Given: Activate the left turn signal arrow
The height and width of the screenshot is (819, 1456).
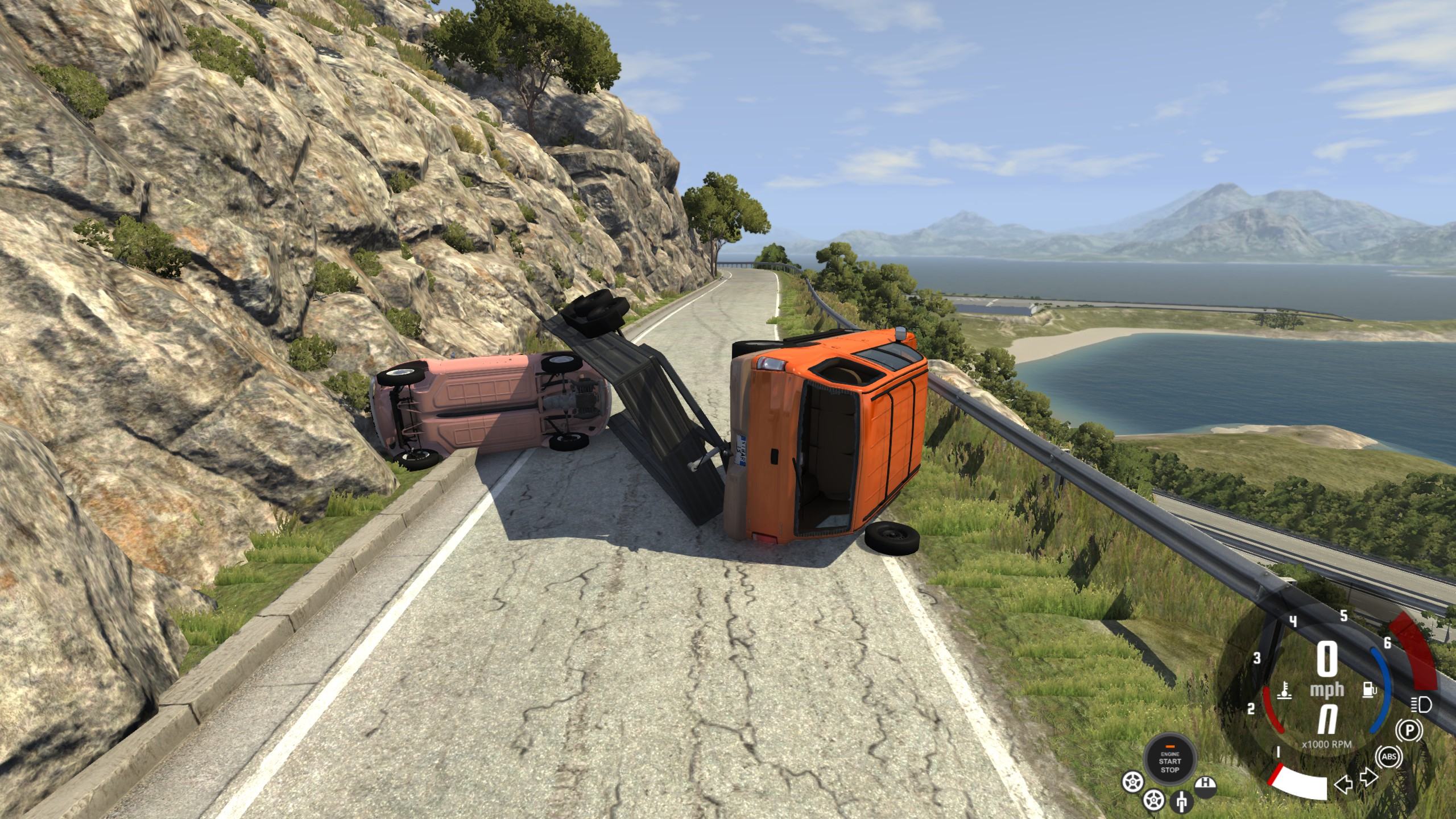Looking at the screenshot, I should point(1343,787).
